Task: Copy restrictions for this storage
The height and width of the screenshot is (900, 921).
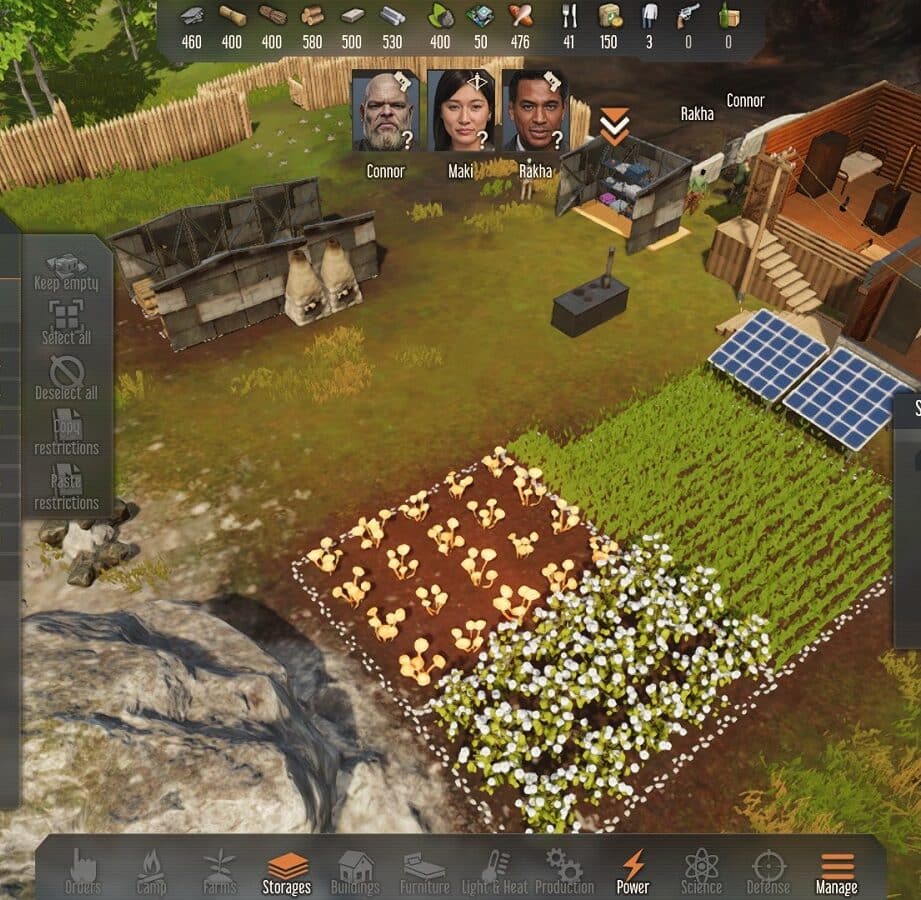Action: (67, 433)
